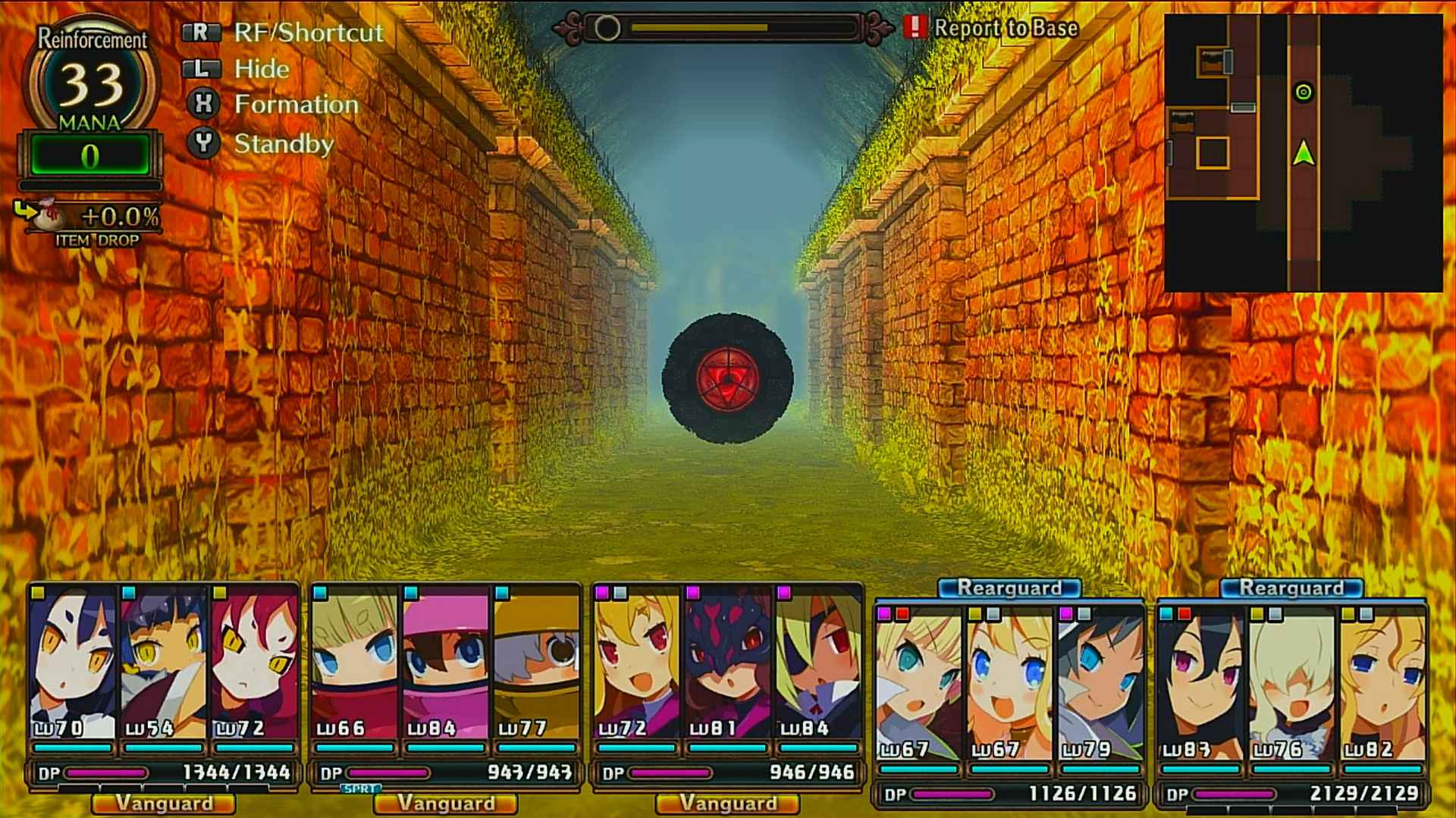Select the Rearguard tab above the 2129 DP coven
Screen dimensions: 1456x818
tap(1291, 588)
